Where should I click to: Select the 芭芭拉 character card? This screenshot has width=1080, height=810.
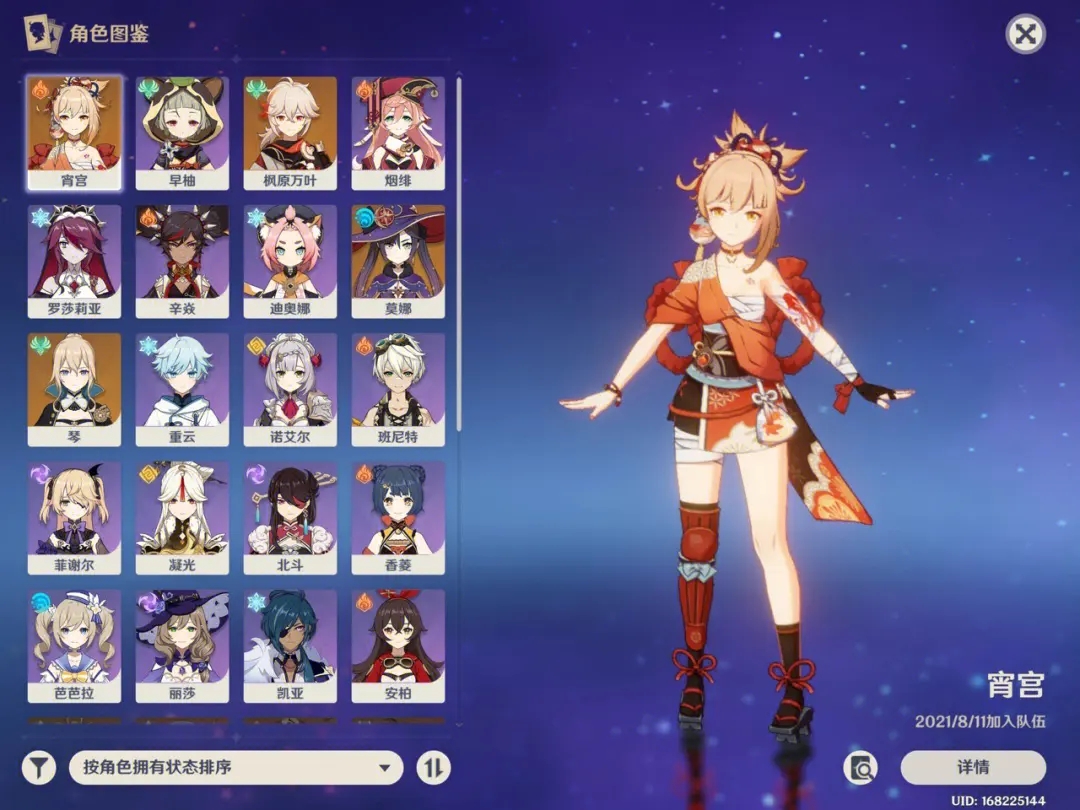[x=74, y=645]
